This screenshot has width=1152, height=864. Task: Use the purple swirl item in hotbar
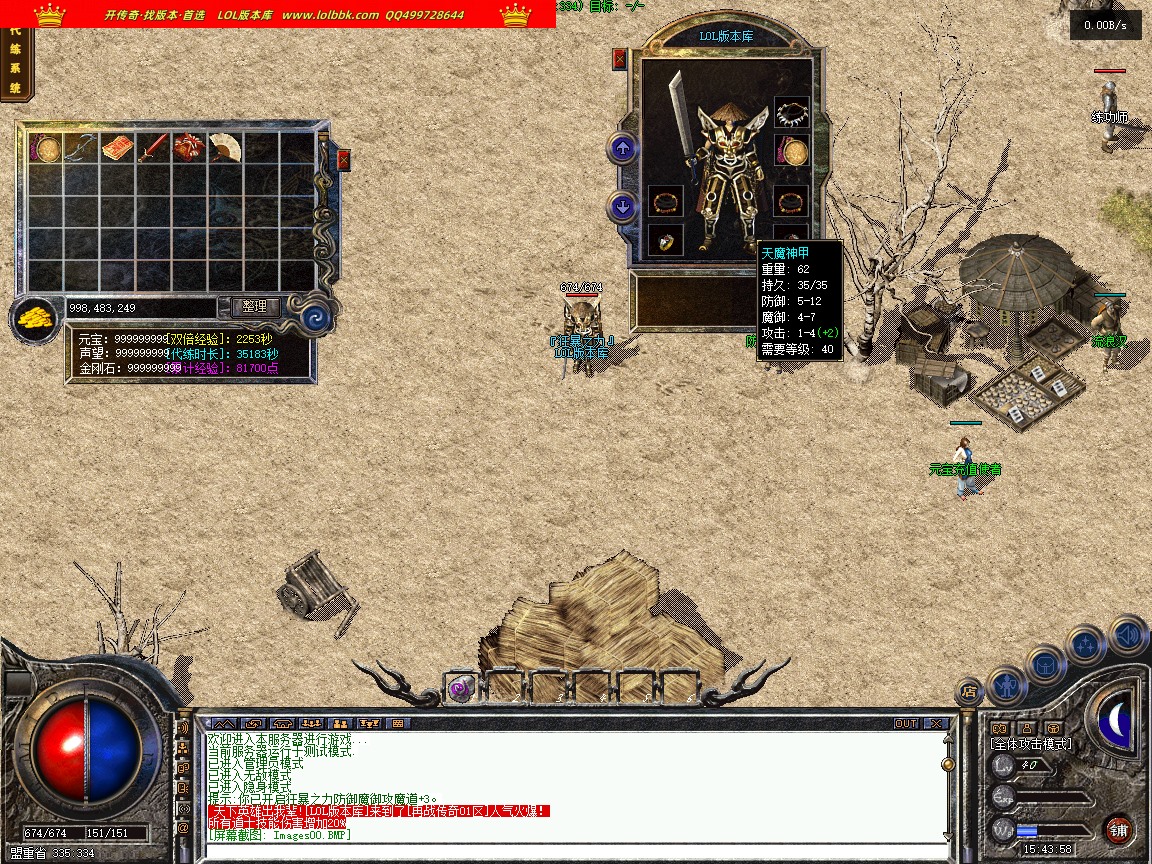460,687
